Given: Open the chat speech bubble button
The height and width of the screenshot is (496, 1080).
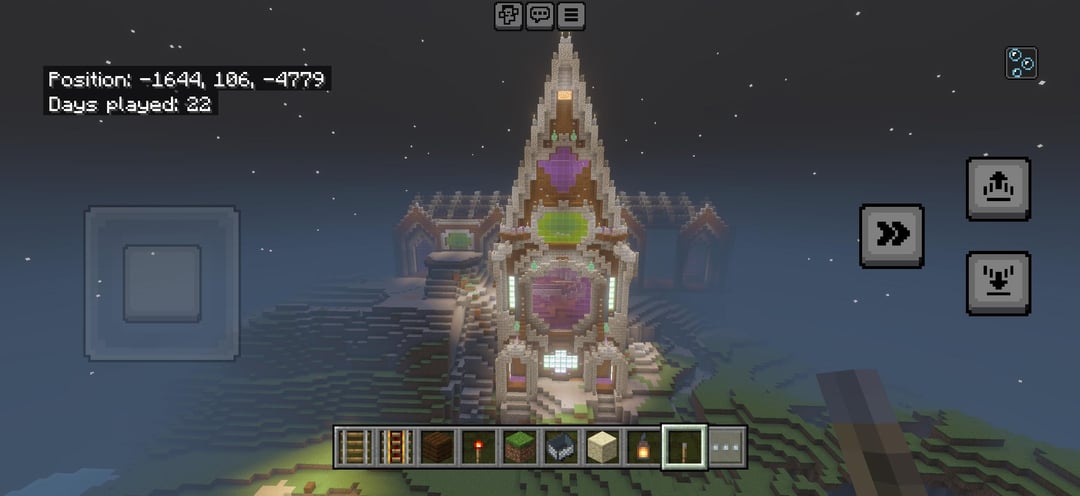Looking at the screenshot, I should (x=540, y=15).
